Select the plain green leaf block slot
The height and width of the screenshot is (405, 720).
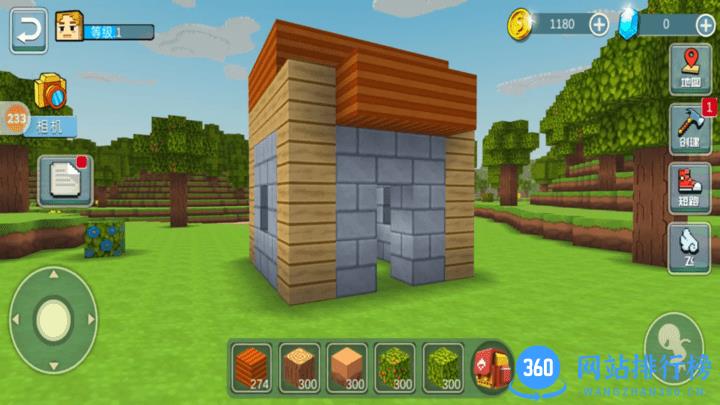pyautogui.click(x=443, y=368)
